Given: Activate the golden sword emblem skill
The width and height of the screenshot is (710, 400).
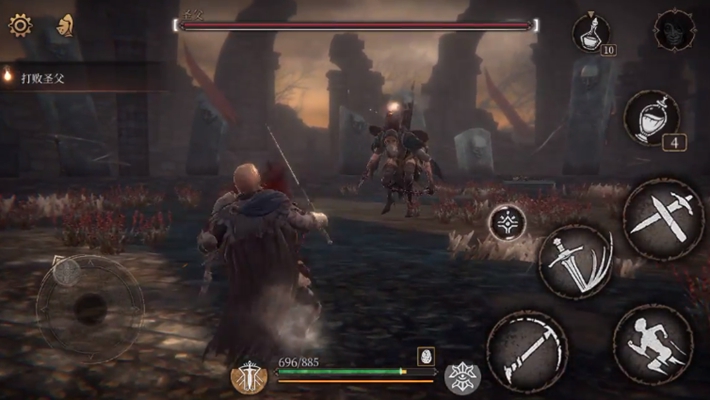Looking at the screenshot, I should coord(249,376).
